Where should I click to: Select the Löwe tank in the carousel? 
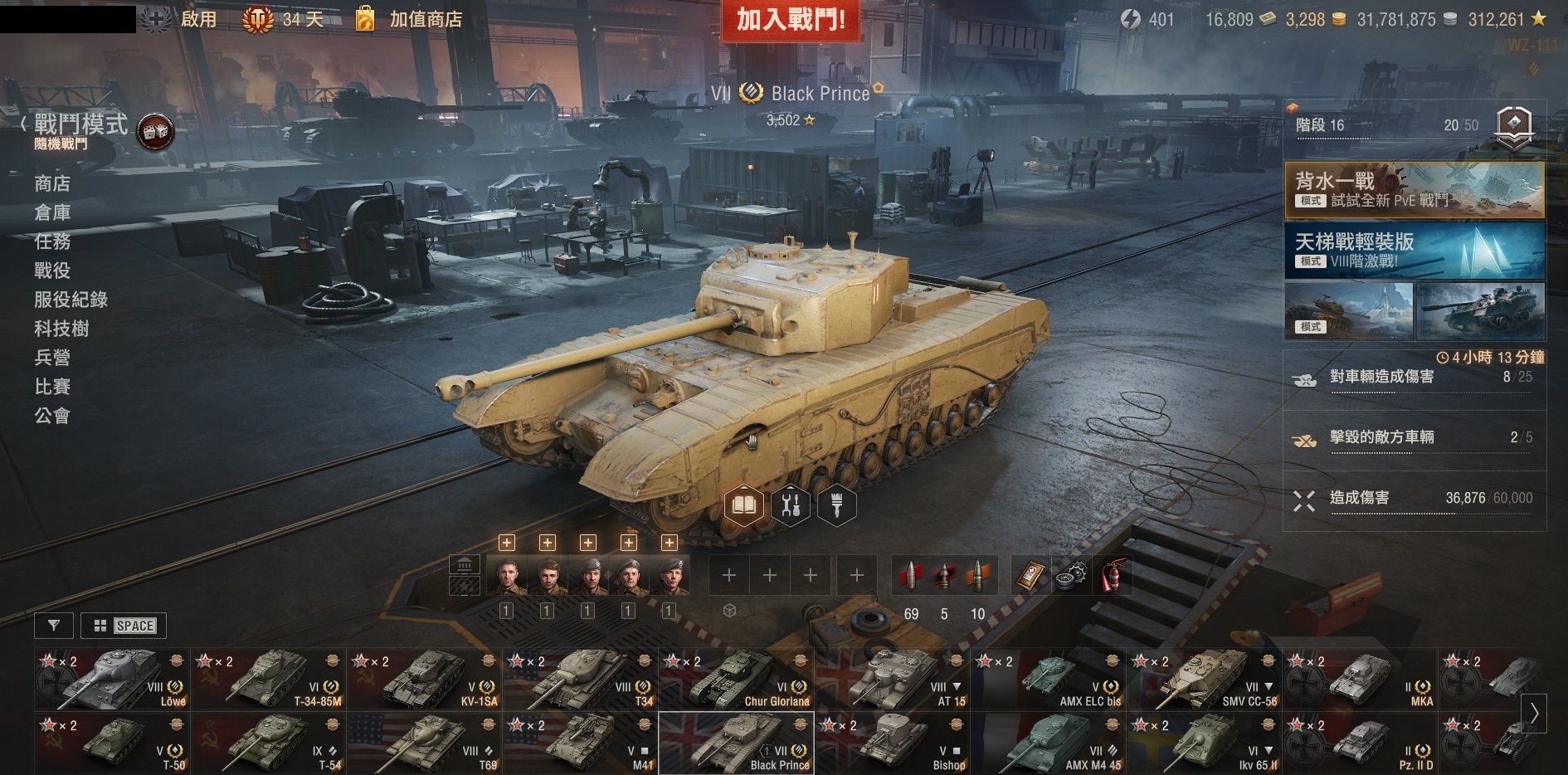point(112,679)
